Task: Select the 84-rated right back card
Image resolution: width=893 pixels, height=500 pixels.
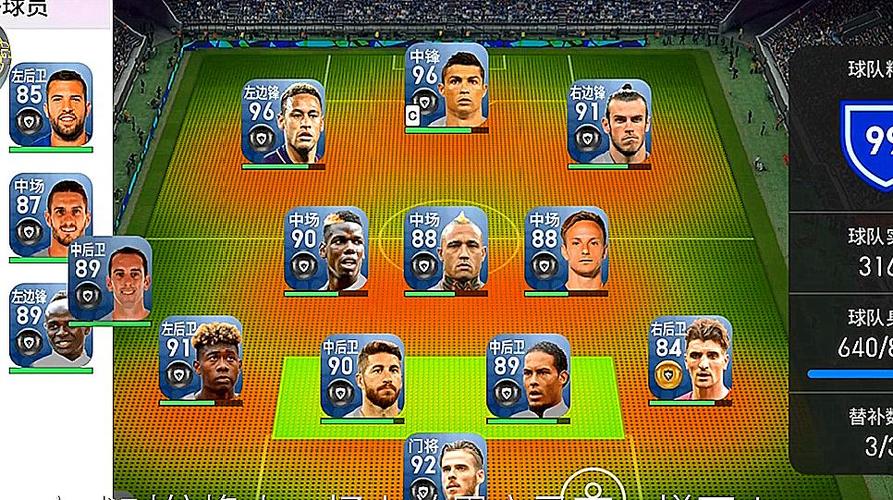Action: coord(689,358)
